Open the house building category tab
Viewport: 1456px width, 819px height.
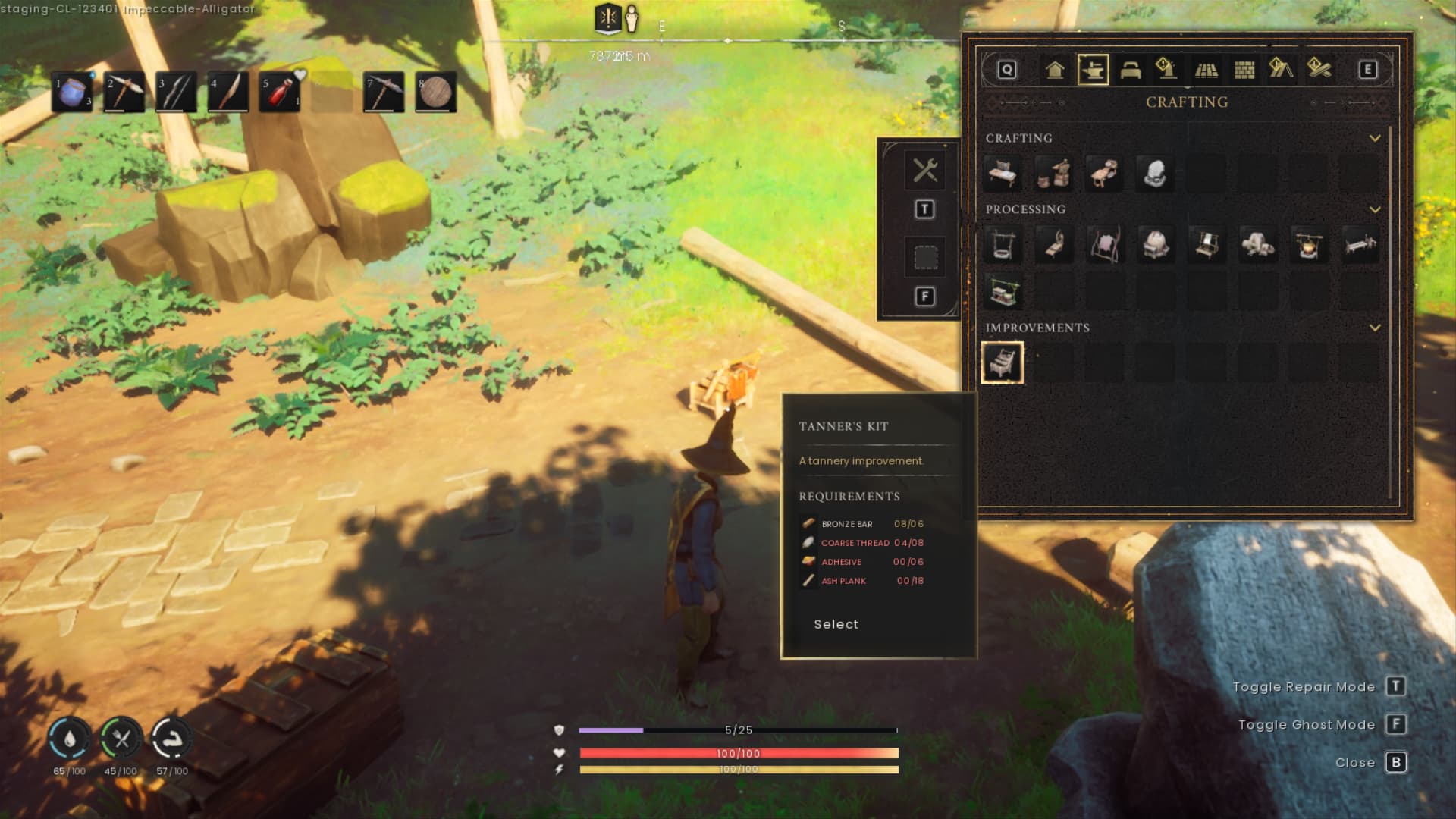1054,70
